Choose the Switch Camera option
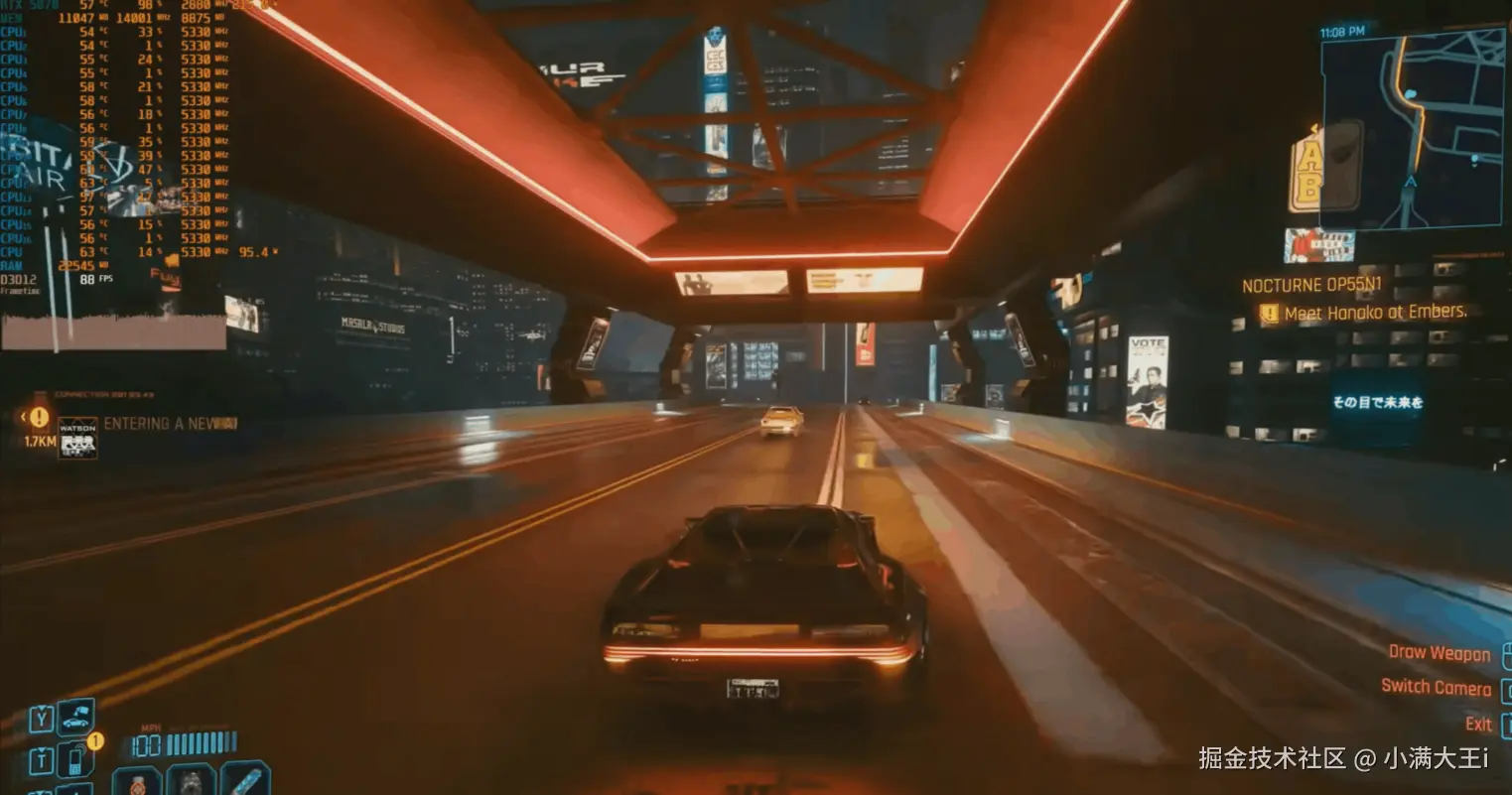1512x795 pixels. tap(1436, 688)
